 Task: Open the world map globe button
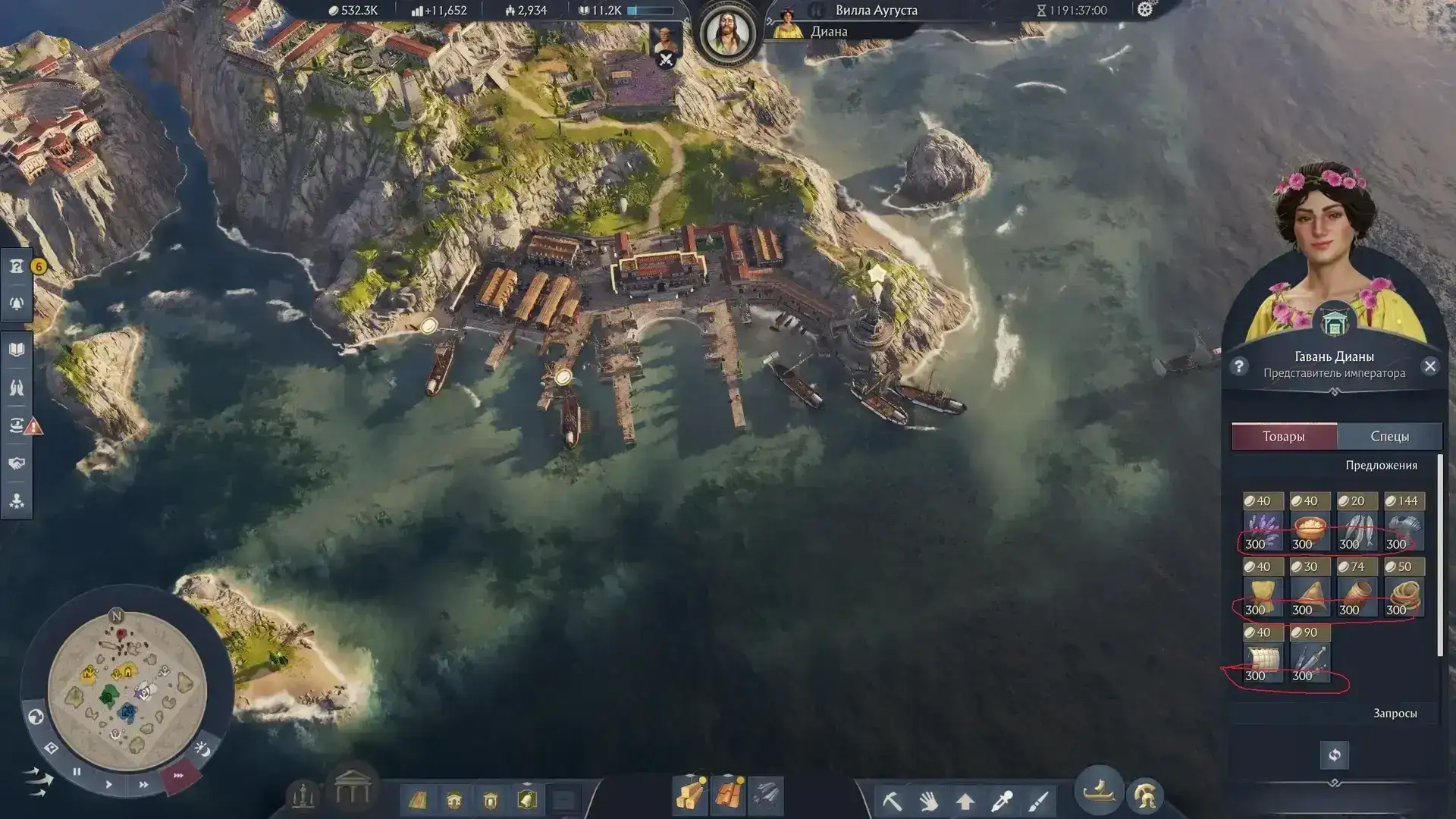(36, 717)
